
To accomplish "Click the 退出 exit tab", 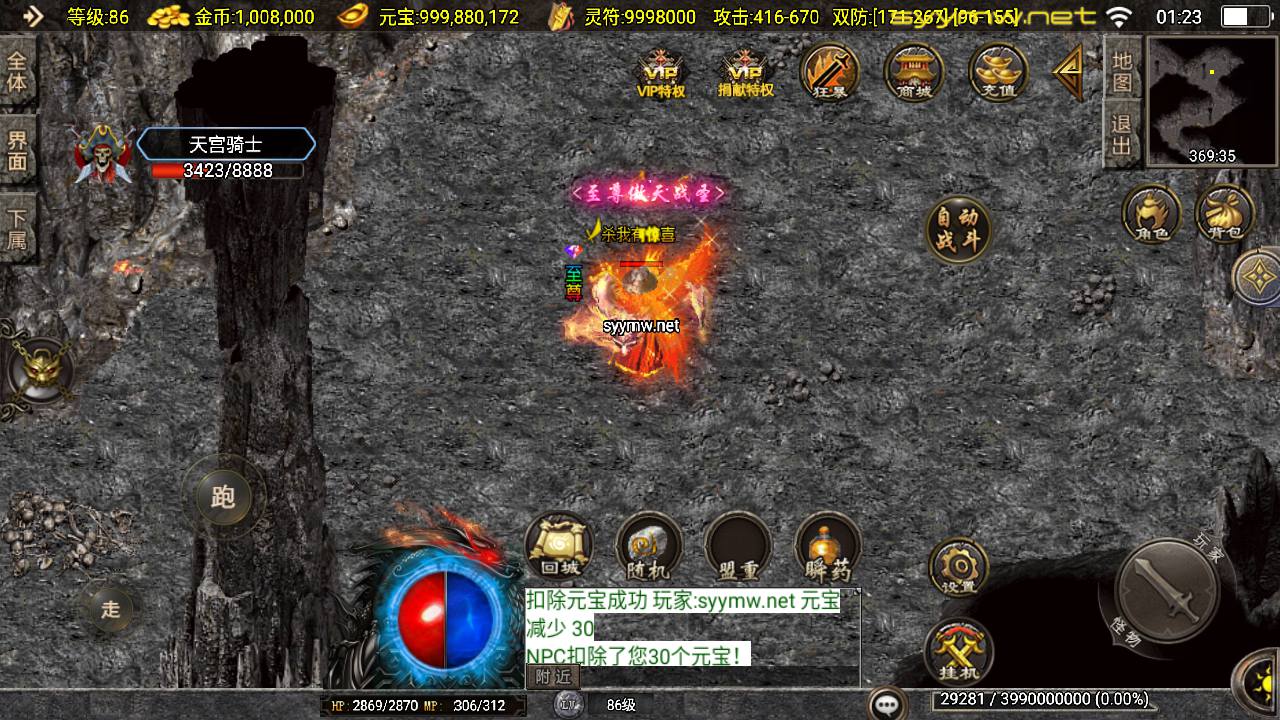I will pyautogui.click(x=1122, y=136).
